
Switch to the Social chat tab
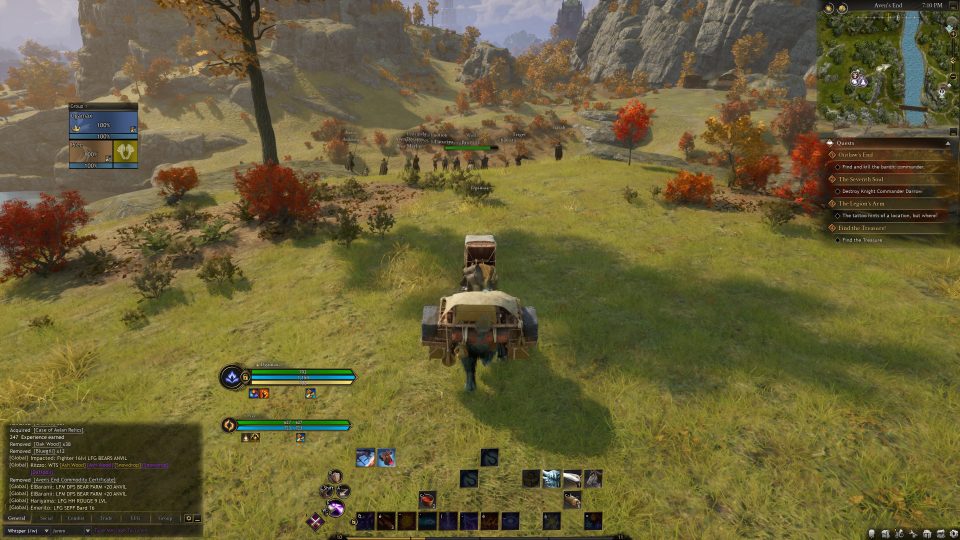[x=47, y=518]
